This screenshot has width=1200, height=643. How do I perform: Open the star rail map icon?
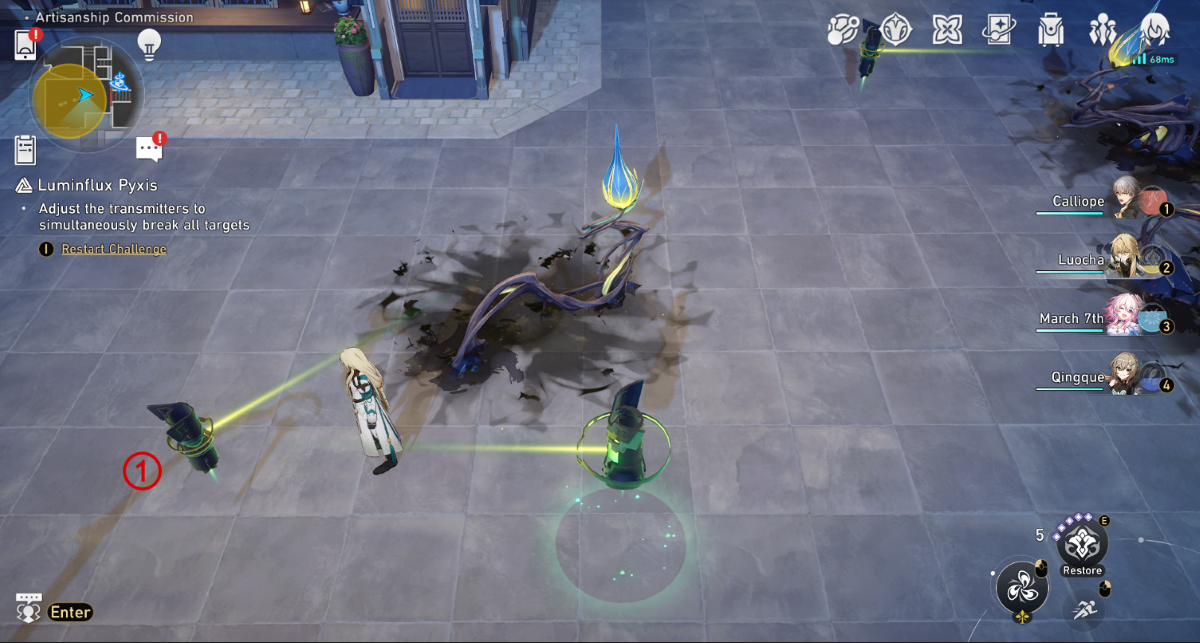coord(843,30)
